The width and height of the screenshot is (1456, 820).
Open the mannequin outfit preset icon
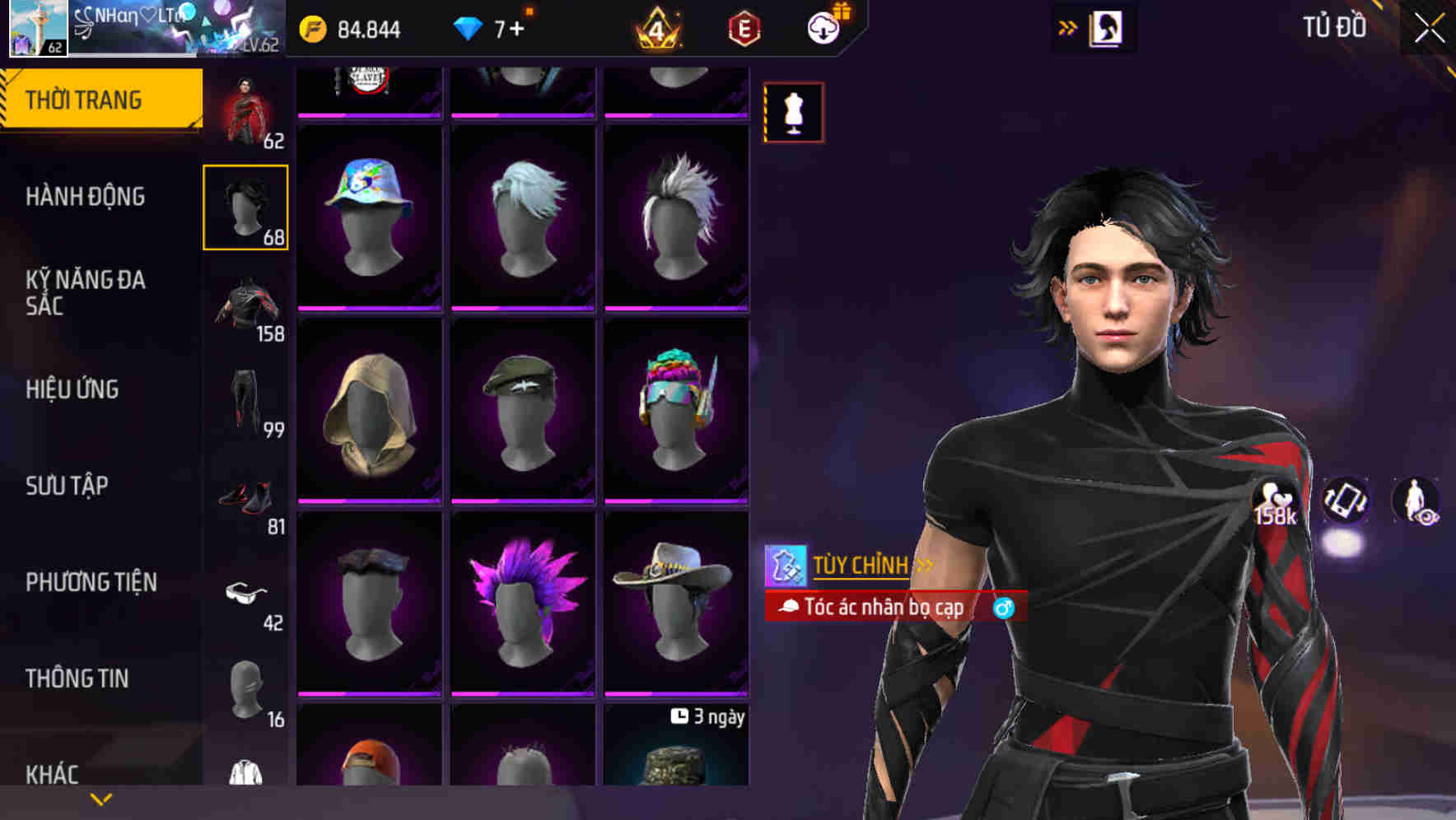click(793, 112)
